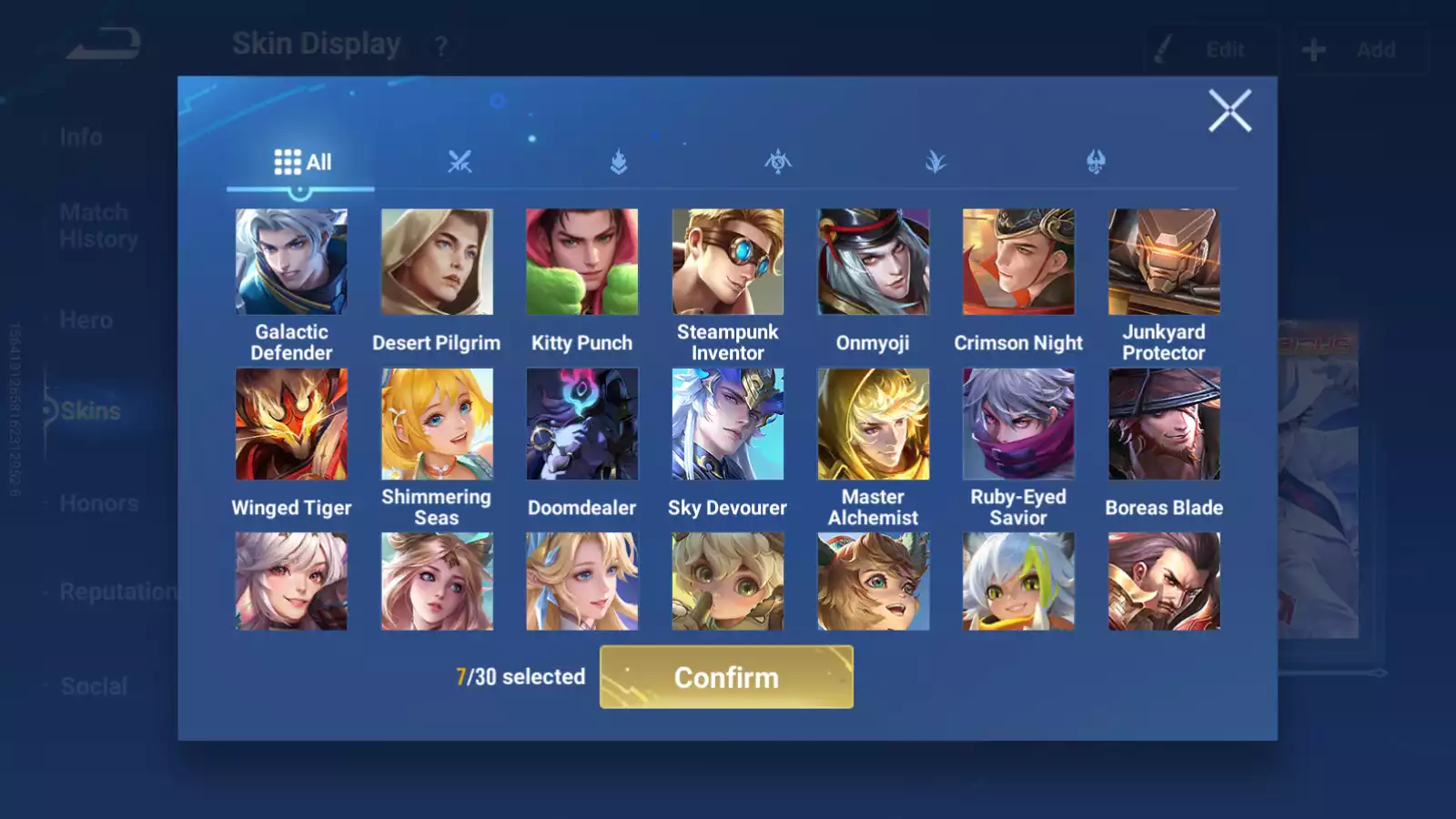The width and height of the screenshot is (1456, 819).
Task: Toggle selection of the Onmyoji skin
Action: 873,261
